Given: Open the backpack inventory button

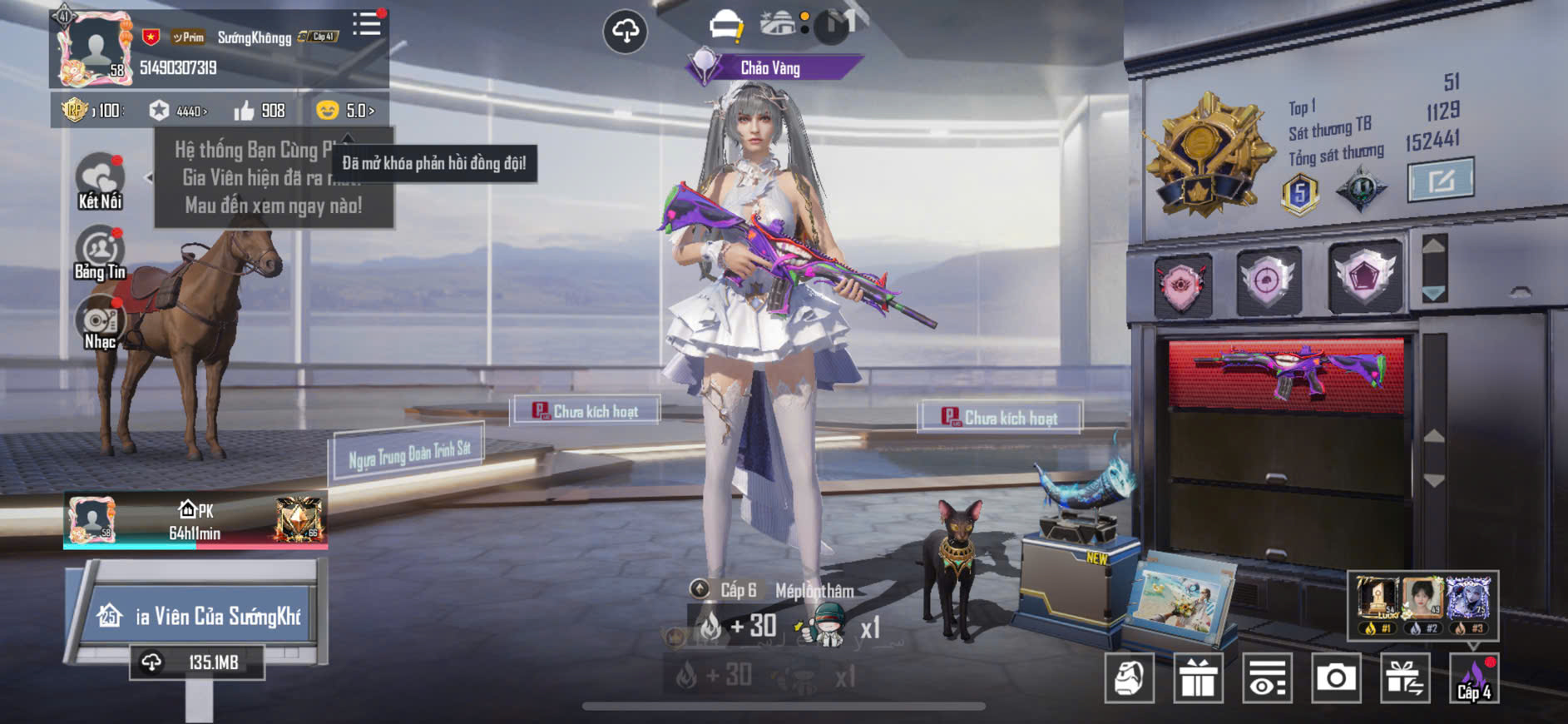Looking at the screenshot, I should point(1129,678).
